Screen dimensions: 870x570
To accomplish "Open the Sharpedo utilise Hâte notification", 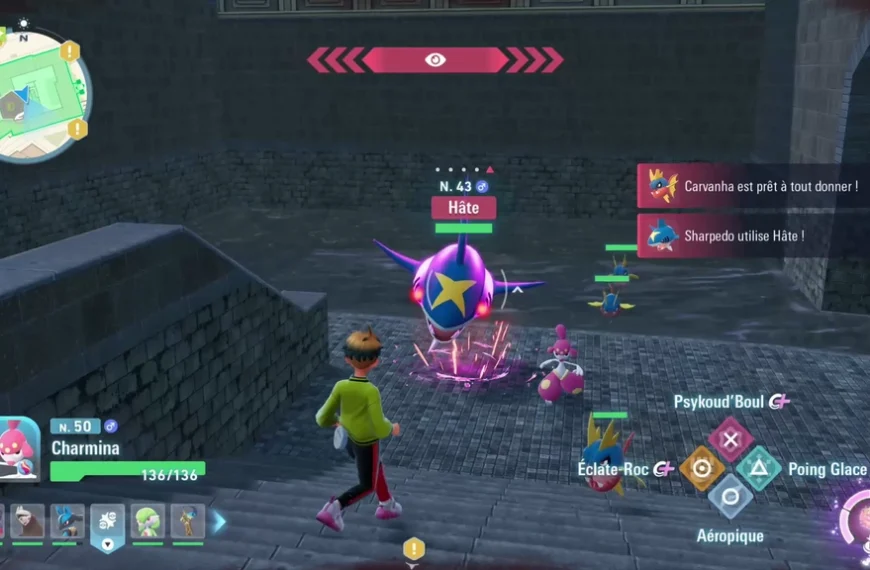I will click(x=754, y=236).
